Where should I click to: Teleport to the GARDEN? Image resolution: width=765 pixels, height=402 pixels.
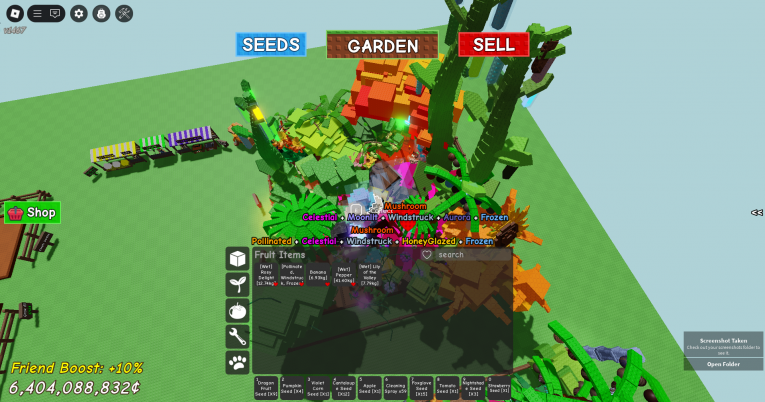click(x=383, y=45)
